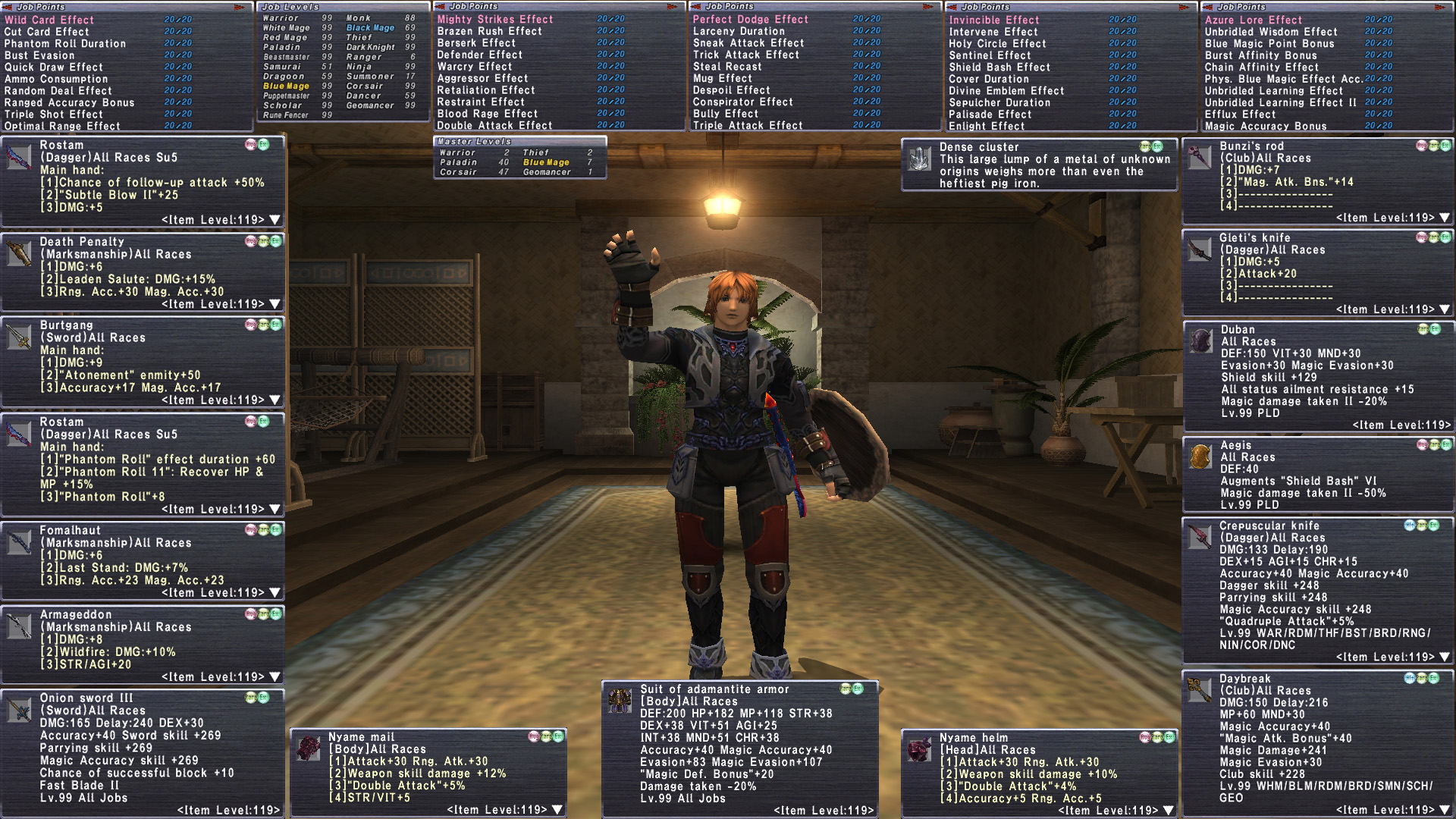
Task: Select the Dense cluster item icon
Action: coord(919,158)
